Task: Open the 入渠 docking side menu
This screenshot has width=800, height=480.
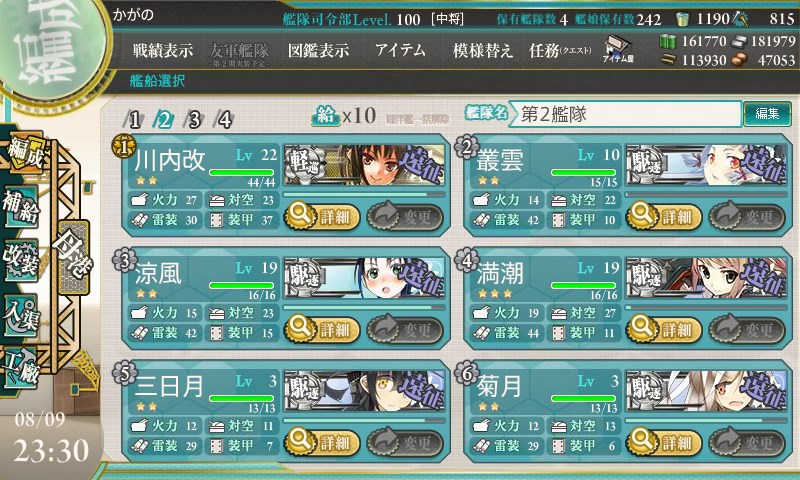Action: [x=22, y=310]
